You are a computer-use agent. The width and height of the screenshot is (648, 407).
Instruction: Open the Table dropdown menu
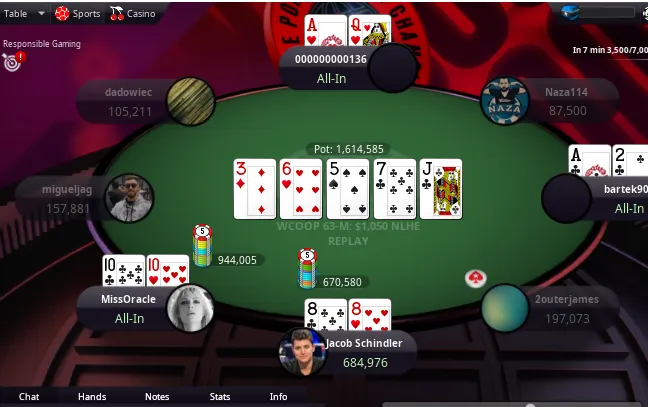point(24,13)
